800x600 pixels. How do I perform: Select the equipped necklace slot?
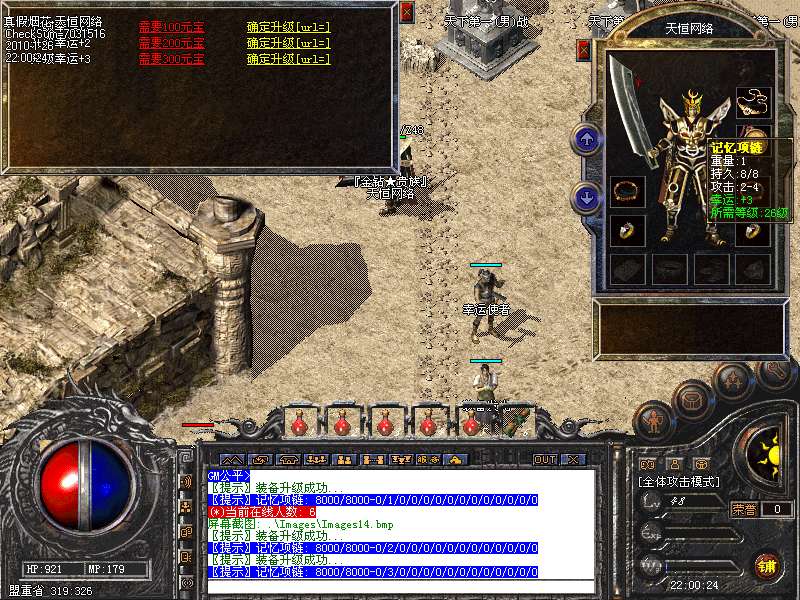click(753, 101)
